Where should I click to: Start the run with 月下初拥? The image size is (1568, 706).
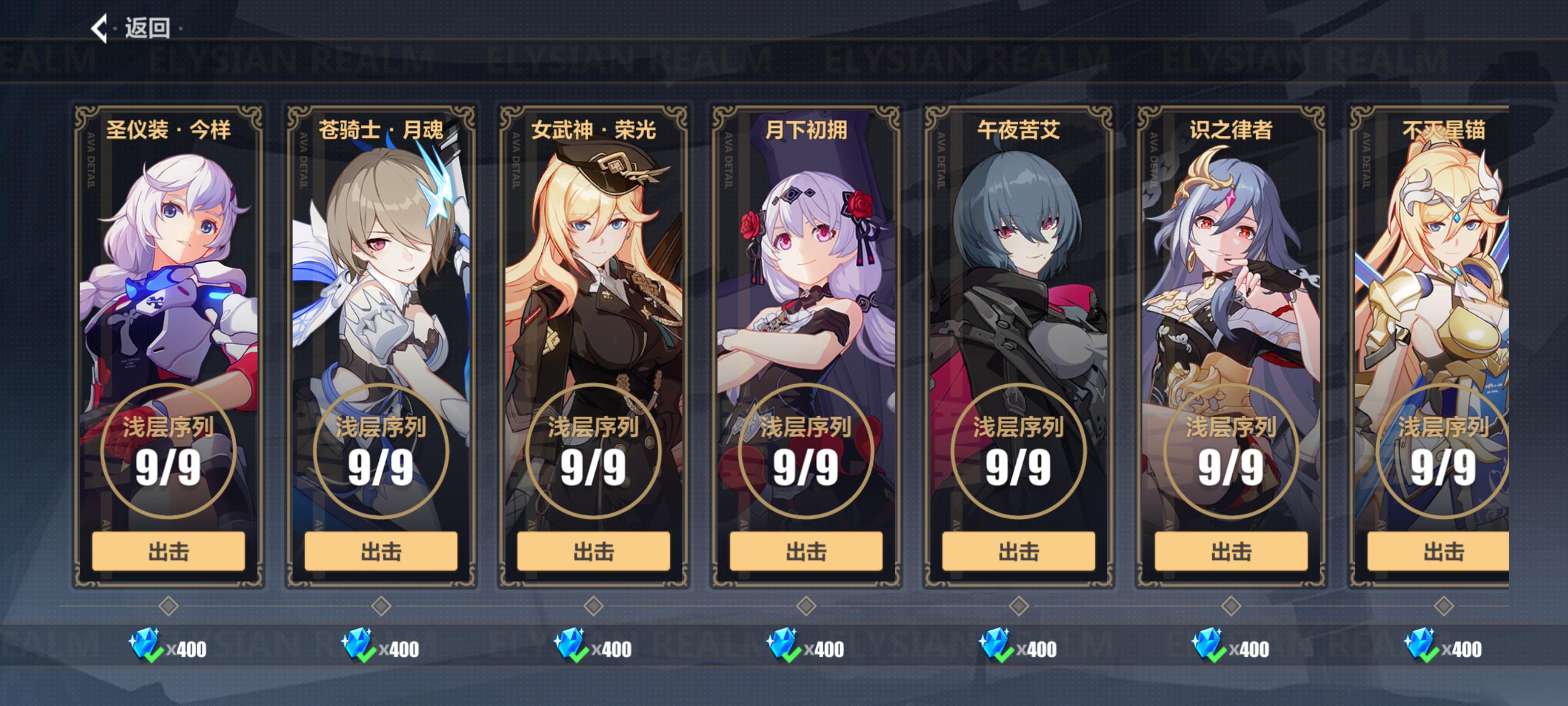pyautogui.click(x=806, y=551)
